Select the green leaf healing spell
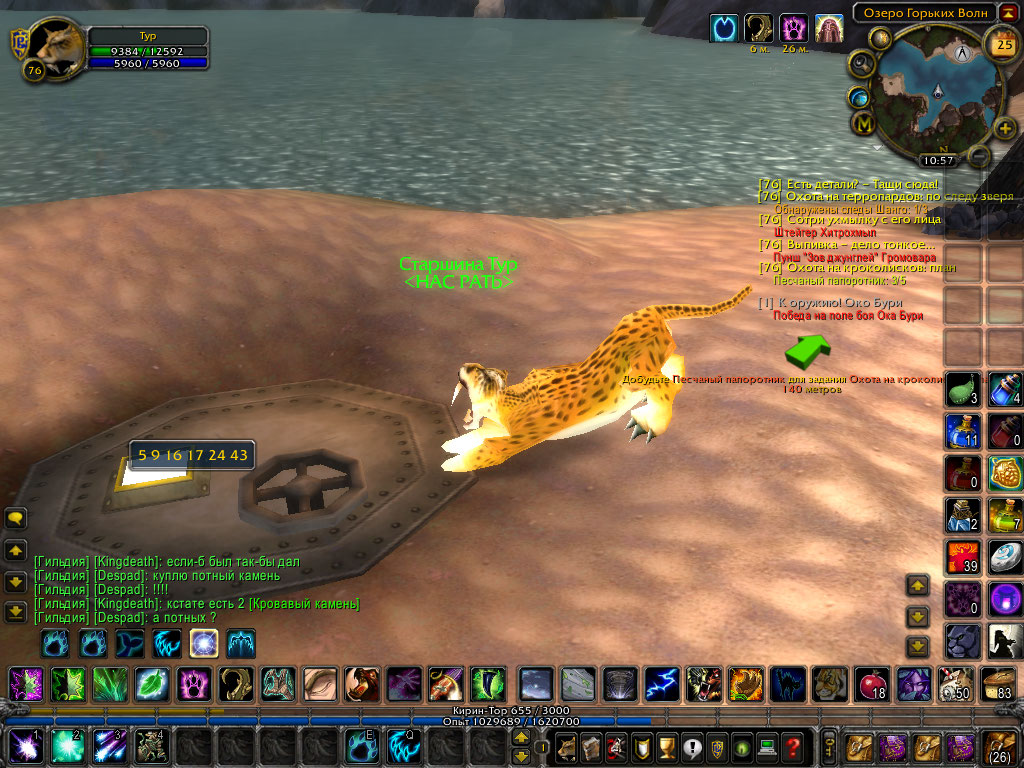This screenshot has height=768, width=1024. tap(151, 684)
